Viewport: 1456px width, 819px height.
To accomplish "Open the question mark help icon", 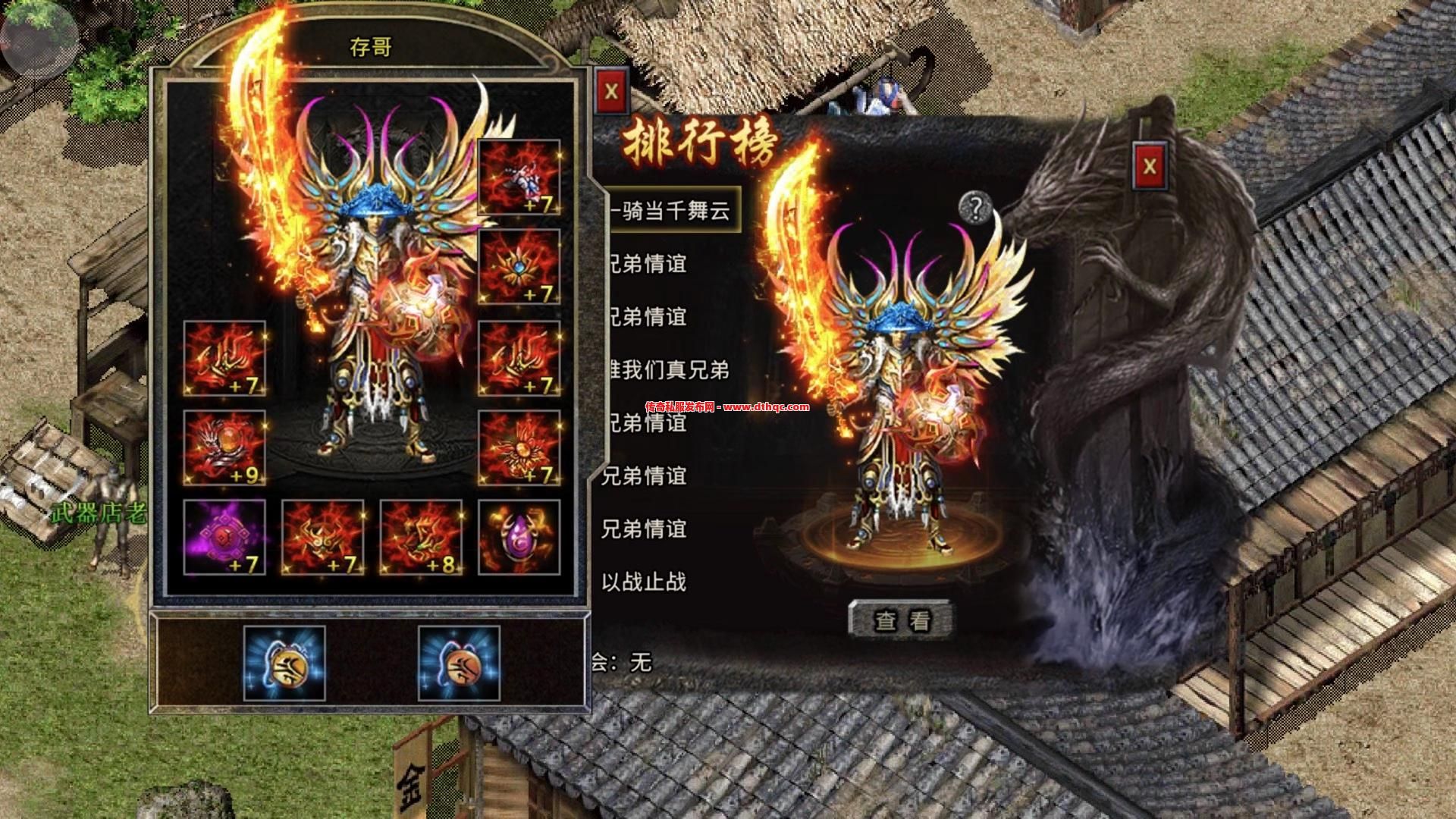I will (x=975, y=207).
